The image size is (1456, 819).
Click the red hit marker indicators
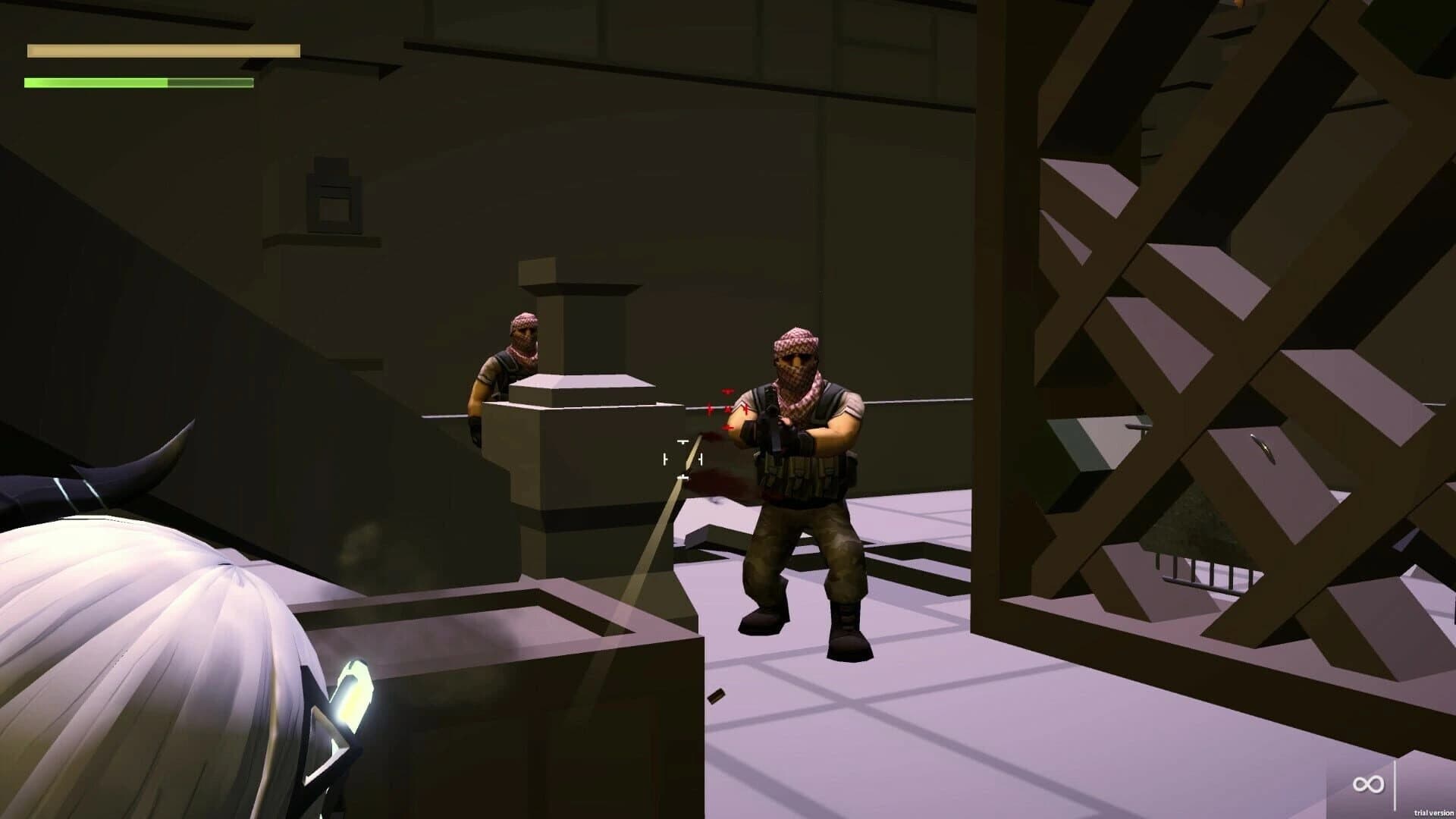[726, 408]
